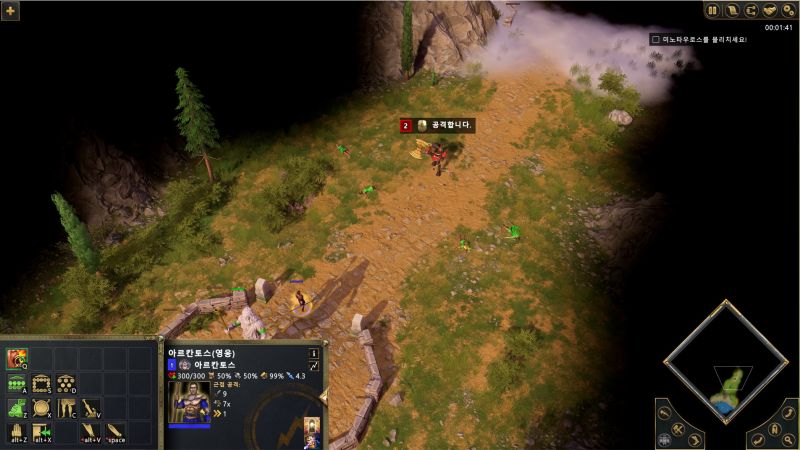Click the command icon marked space

coord(115,432)
